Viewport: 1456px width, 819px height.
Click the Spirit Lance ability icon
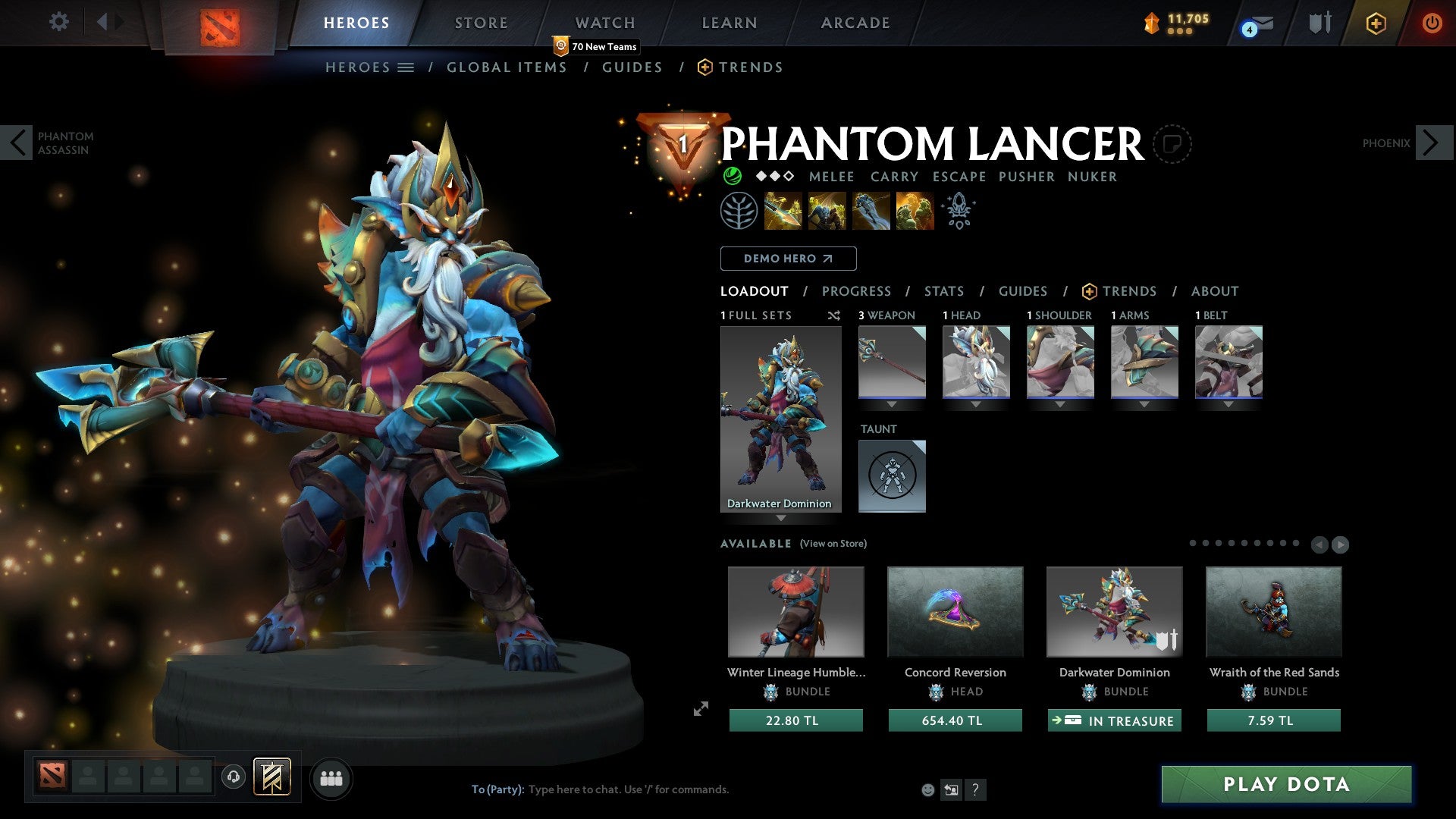click(781, 210)
